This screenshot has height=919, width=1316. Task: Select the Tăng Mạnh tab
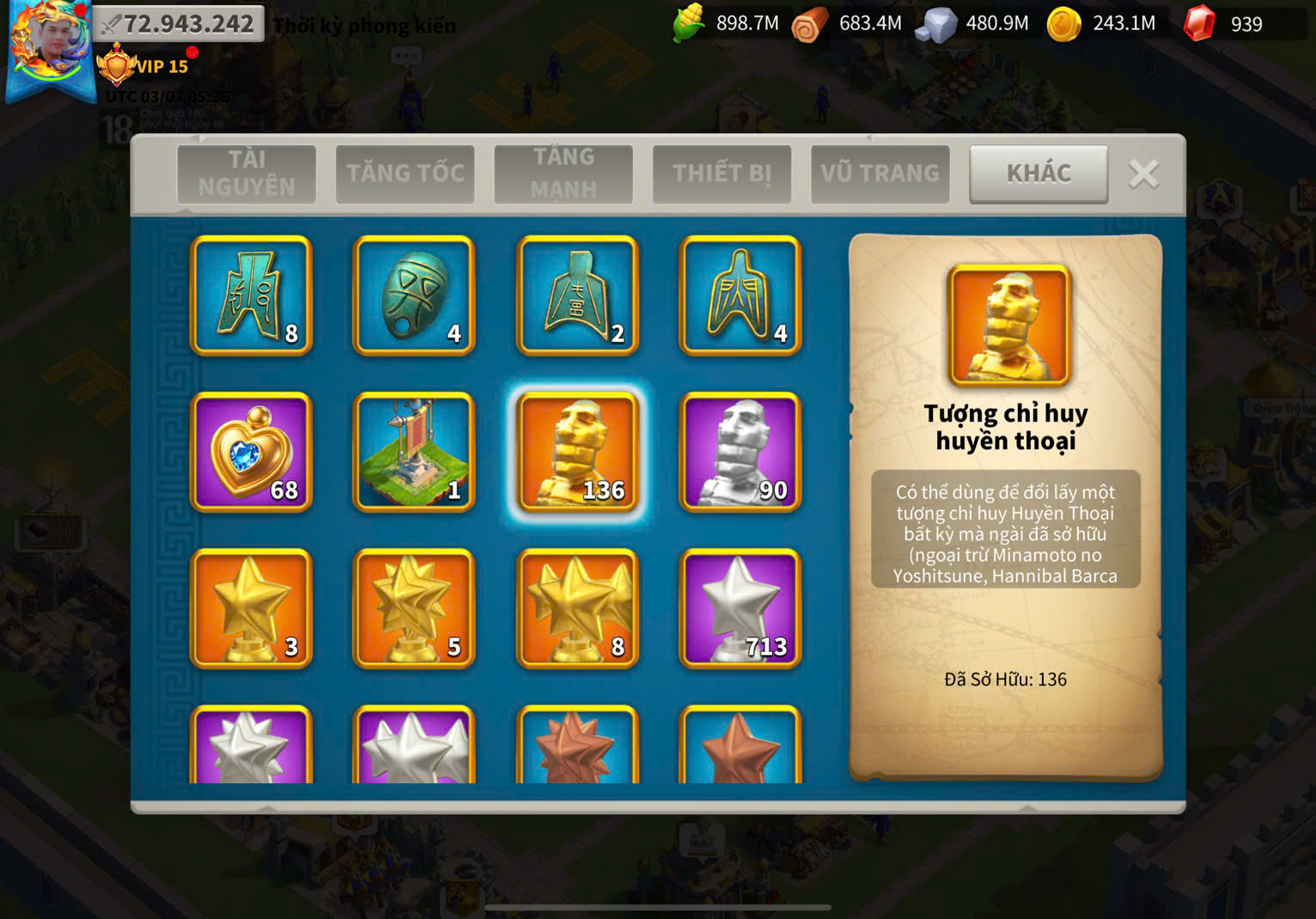click(x=563, y=173)
